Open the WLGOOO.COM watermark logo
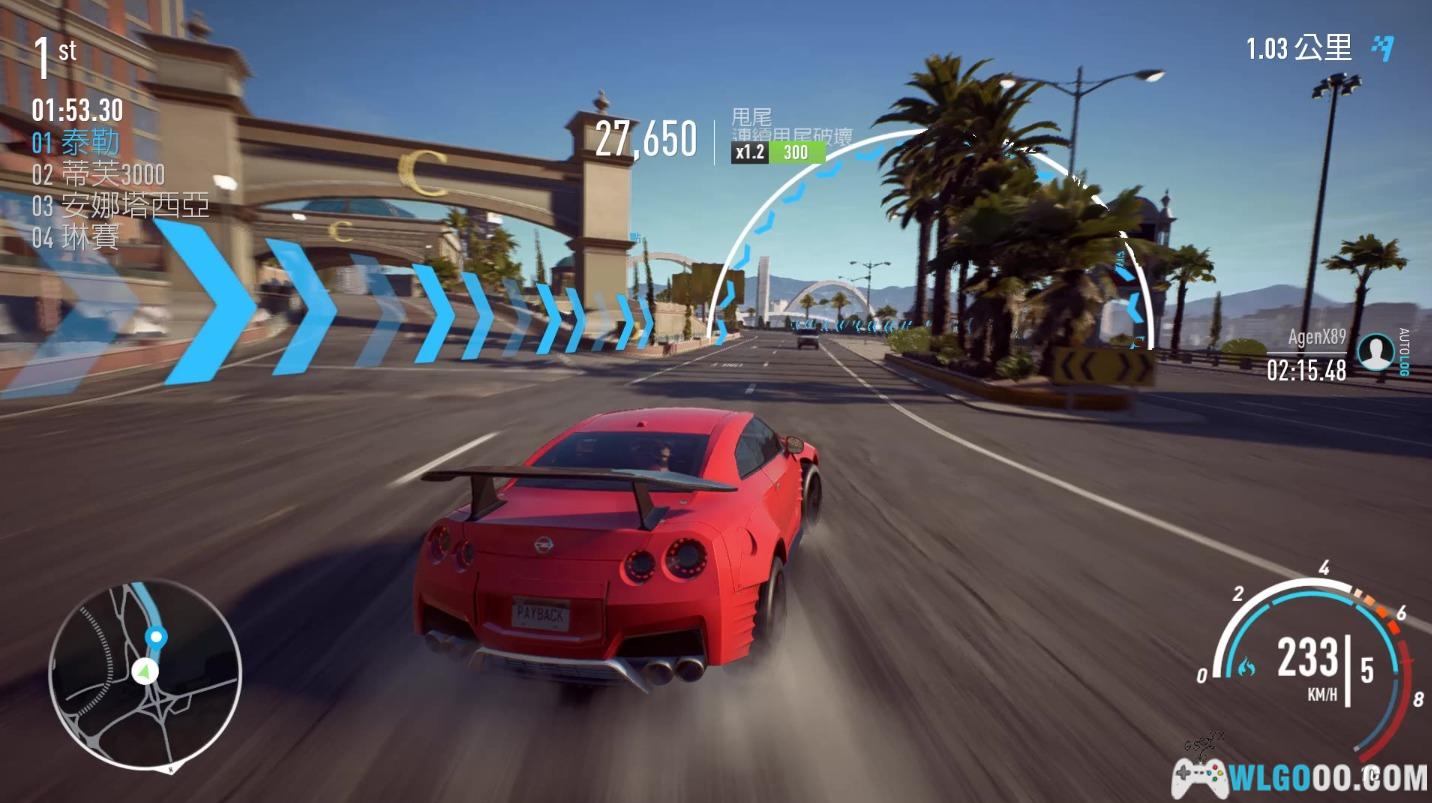This screenshot has width=1432, height=803. (x=1300, y=775)
